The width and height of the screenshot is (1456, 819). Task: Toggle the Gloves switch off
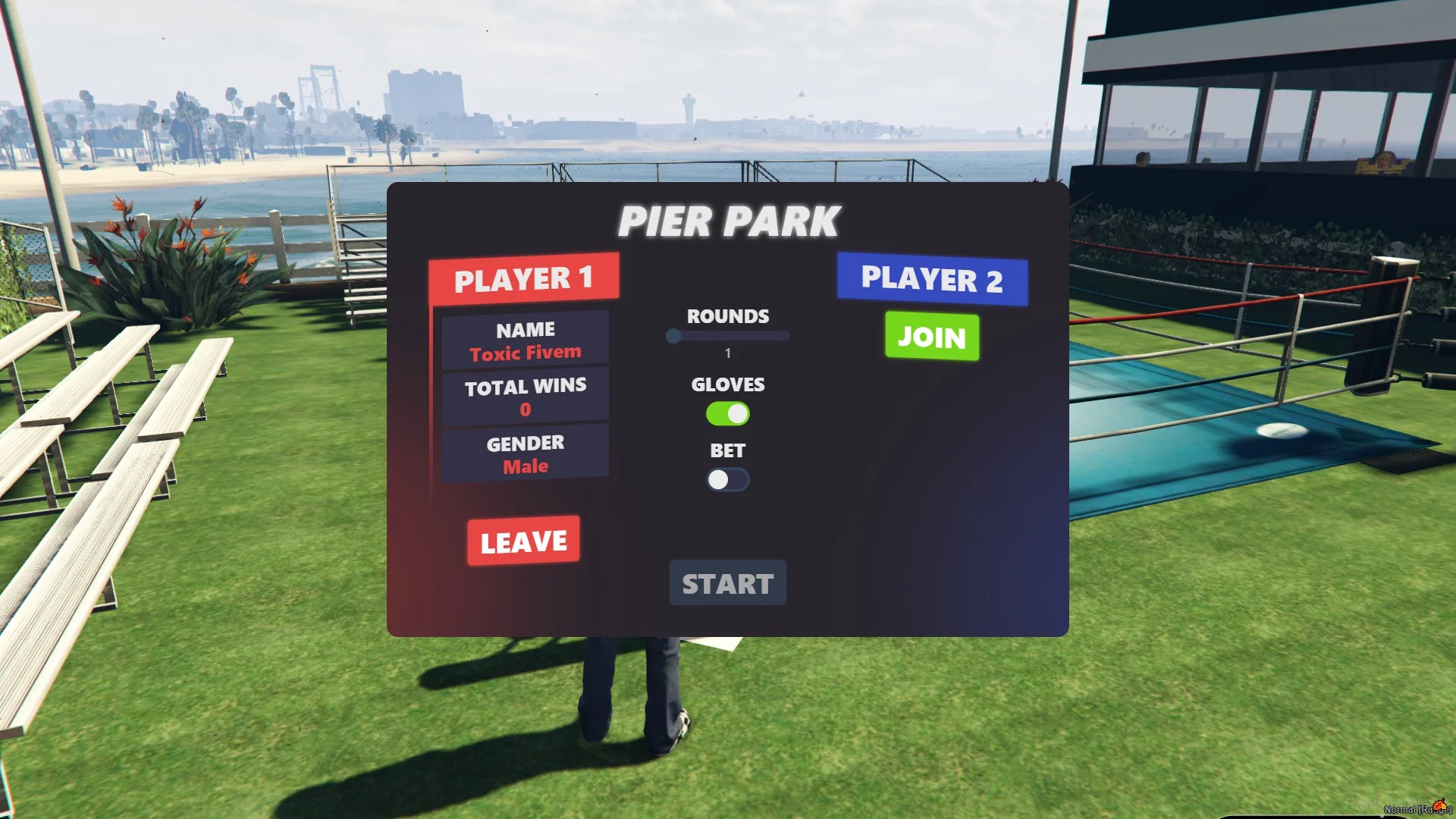click(x=727, y=413)
